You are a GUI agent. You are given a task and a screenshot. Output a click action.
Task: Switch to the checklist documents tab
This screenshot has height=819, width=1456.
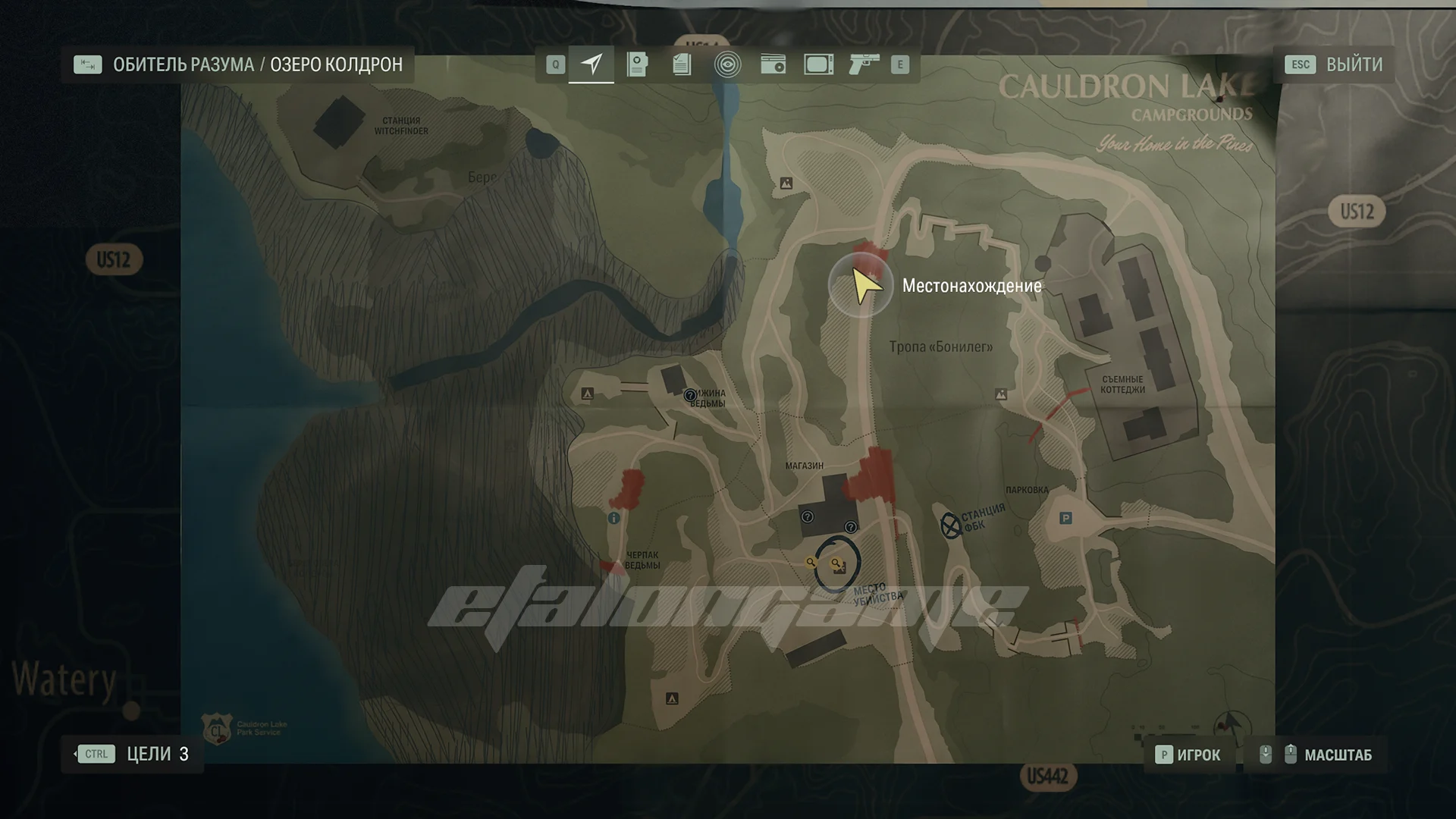tap(682, 64)
